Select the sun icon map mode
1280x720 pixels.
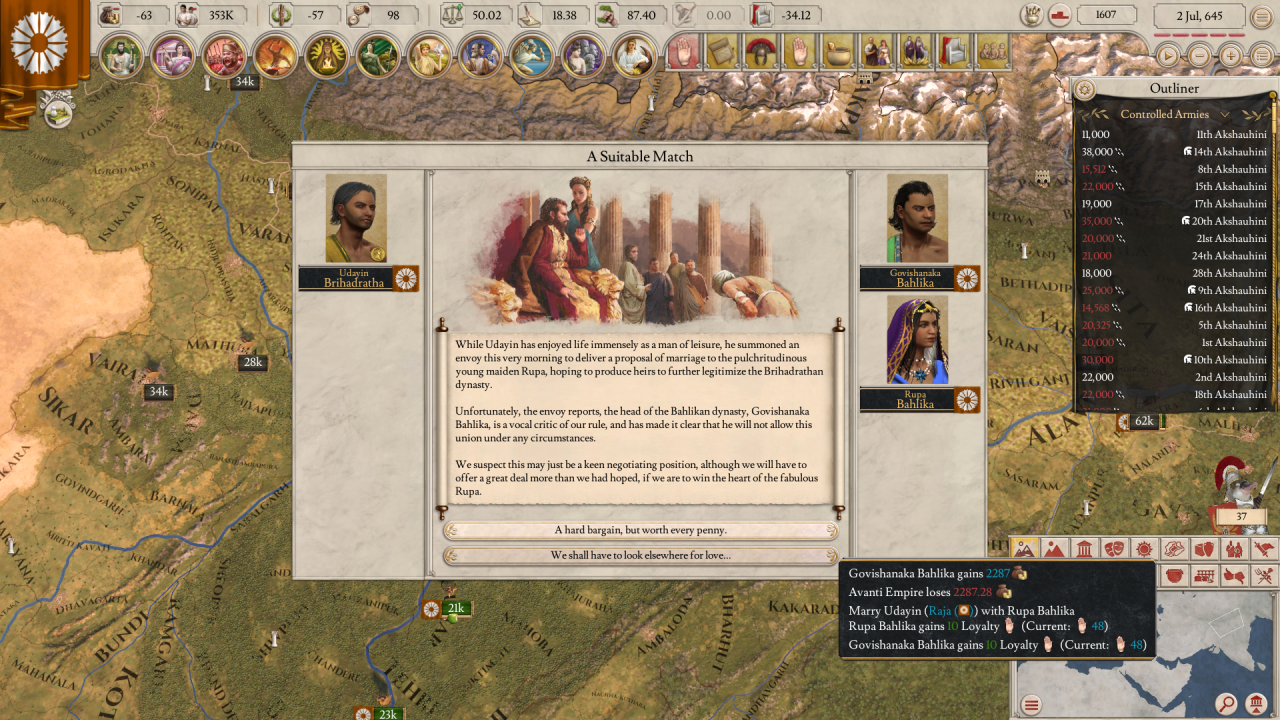tap(1144, 549)
